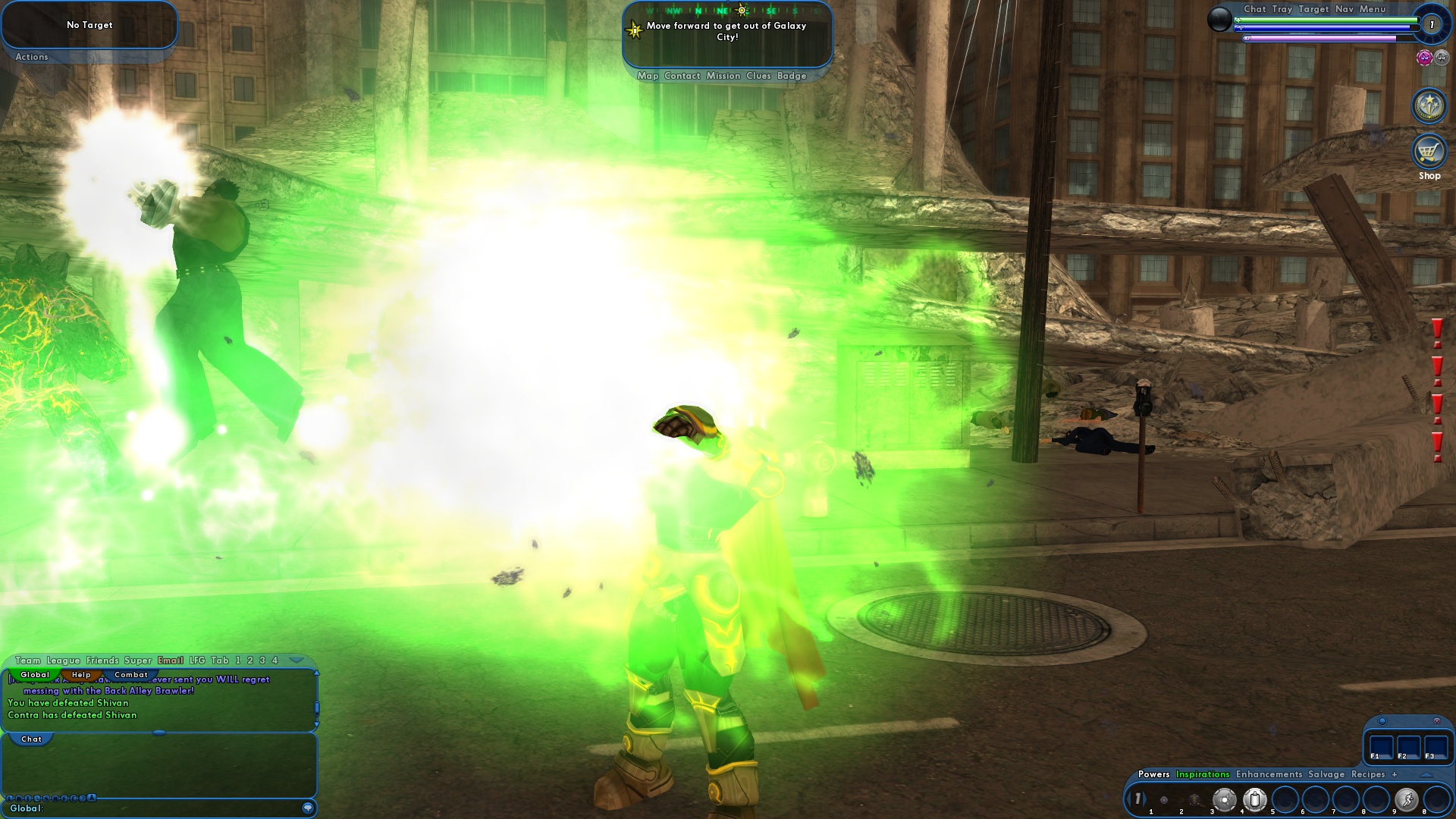This screenshot has width=1456, height=819.
Task: Click the speech bubble icon beside Global input
Action: point(307,808)
